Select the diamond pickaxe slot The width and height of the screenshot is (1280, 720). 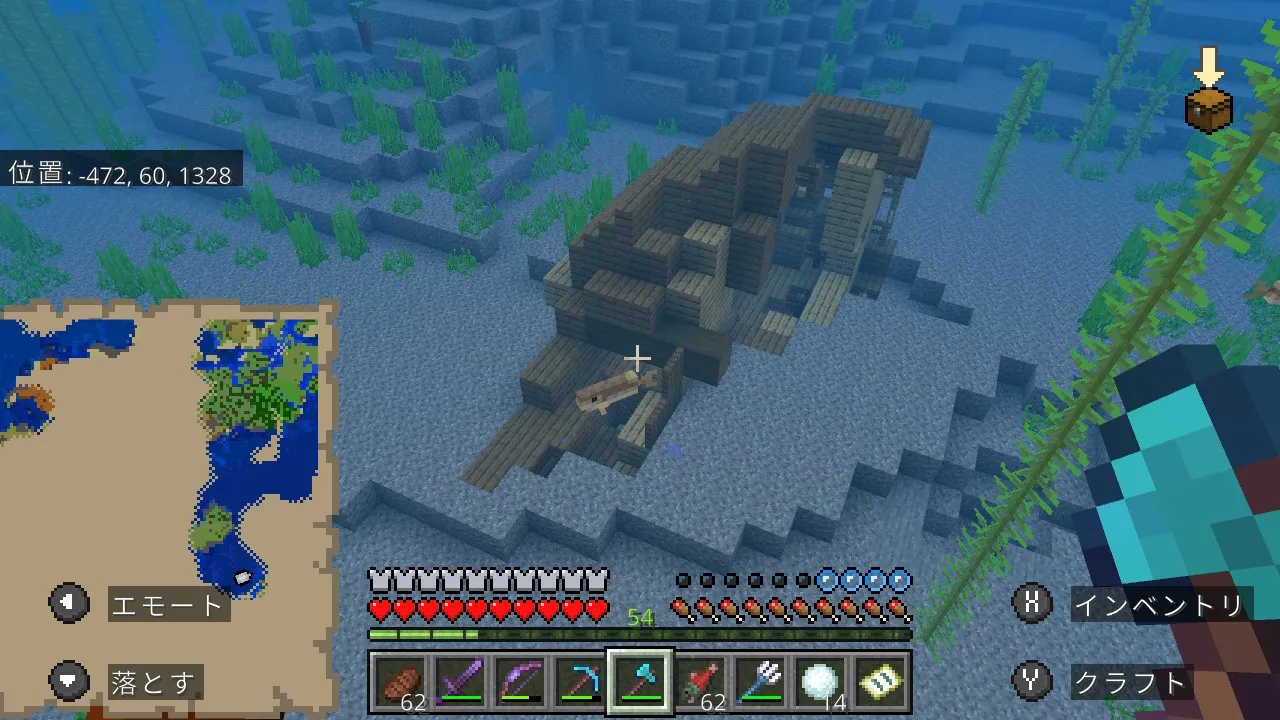pyautogui.click(x=579, y=682)
